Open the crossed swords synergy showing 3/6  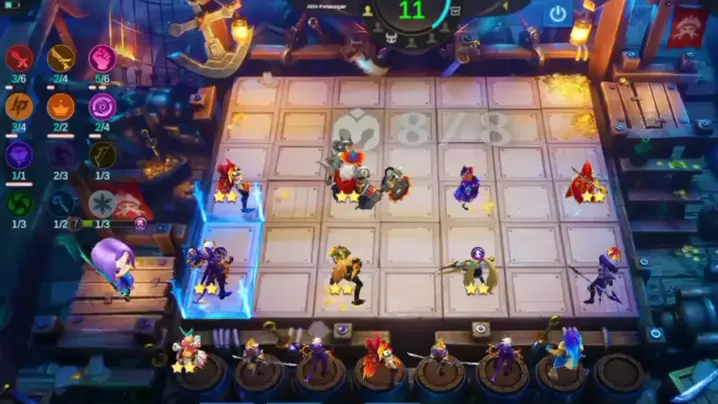(x=19, y=58)
